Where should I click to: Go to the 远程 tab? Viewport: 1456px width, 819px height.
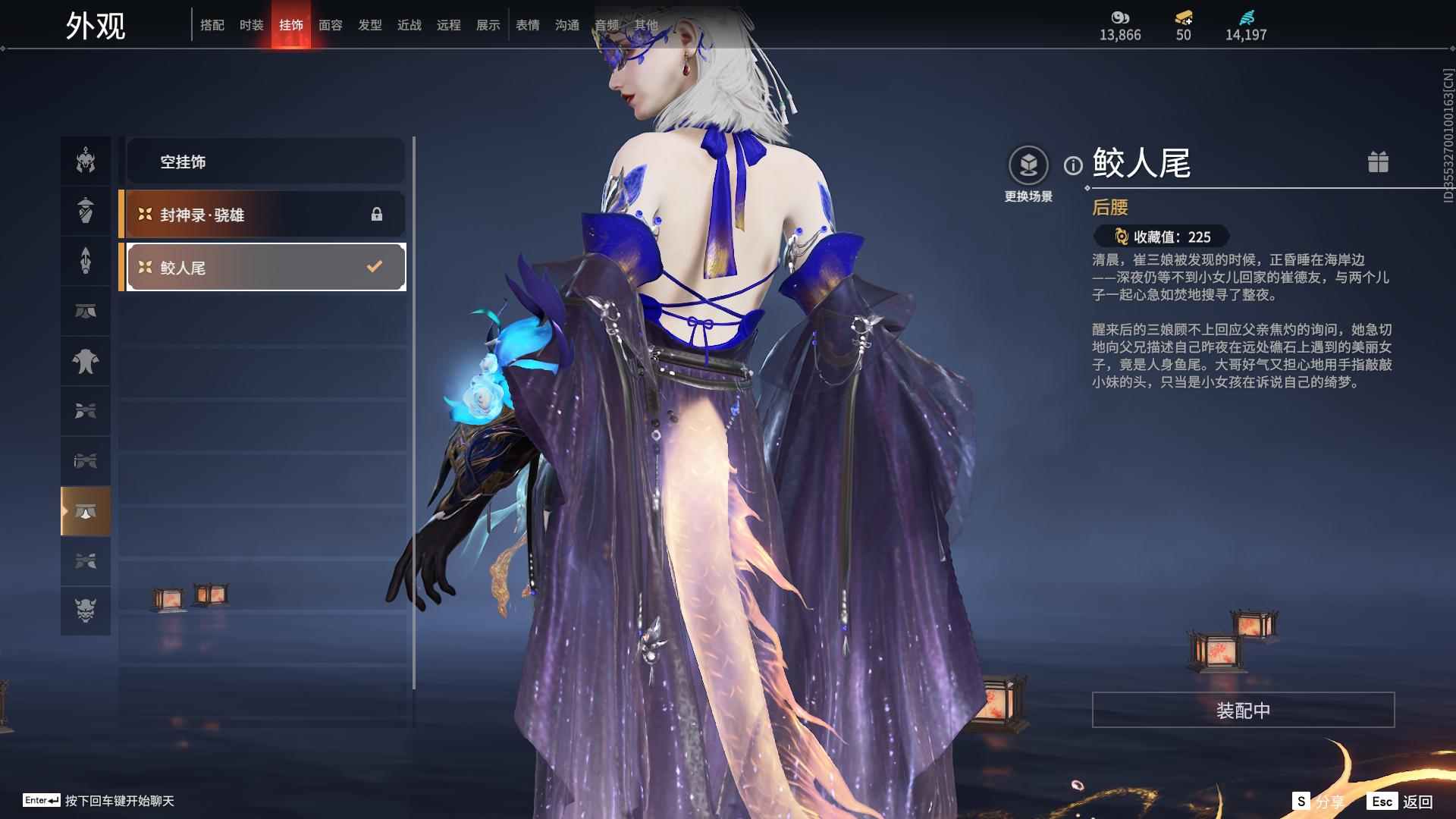449,26
